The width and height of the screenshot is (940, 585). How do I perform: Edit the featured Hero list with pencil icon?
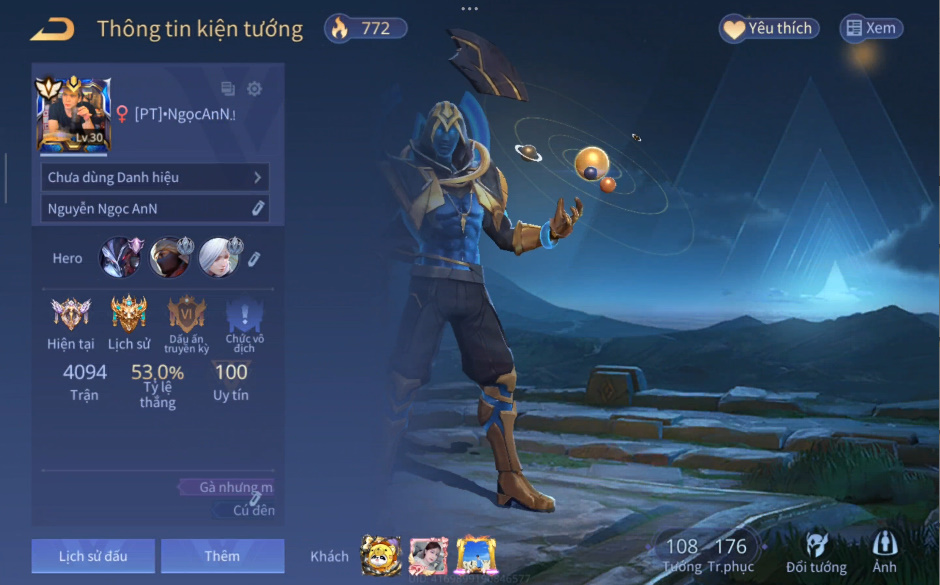coord(254,259)
